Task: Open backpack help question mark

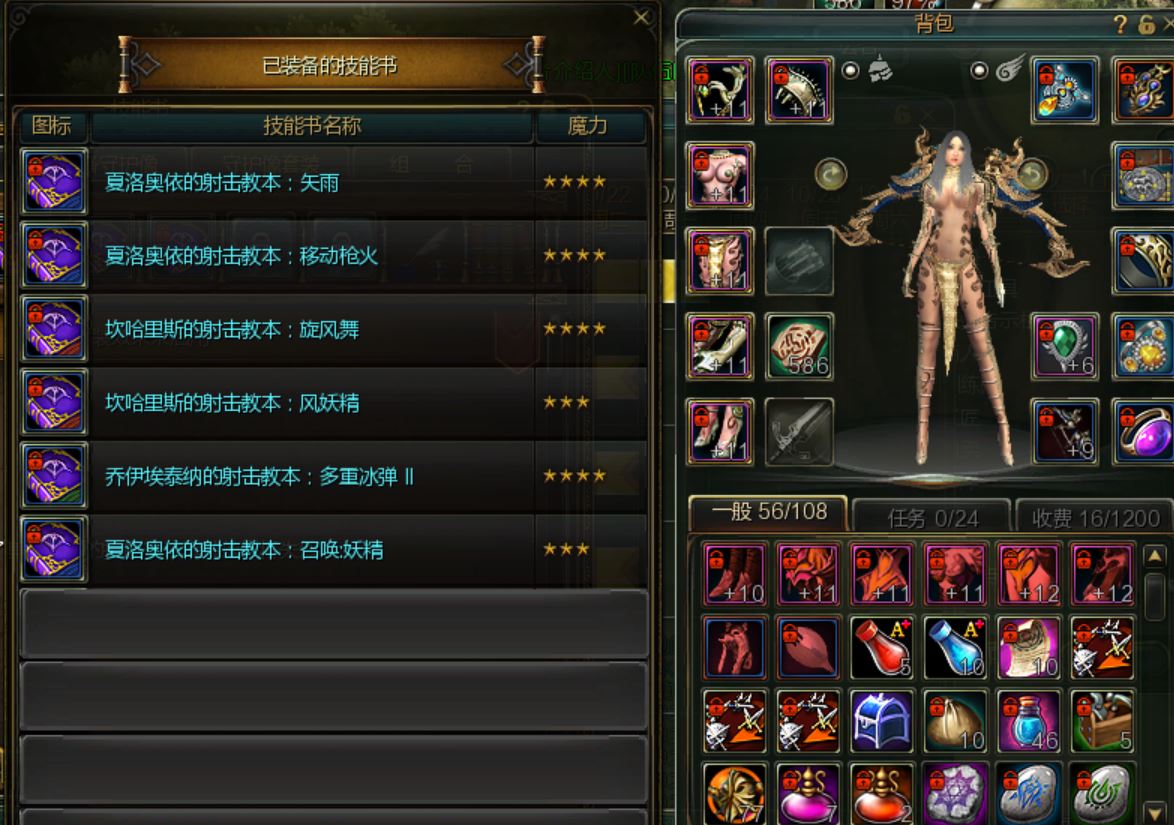Action: click(x=1120, y=25)
